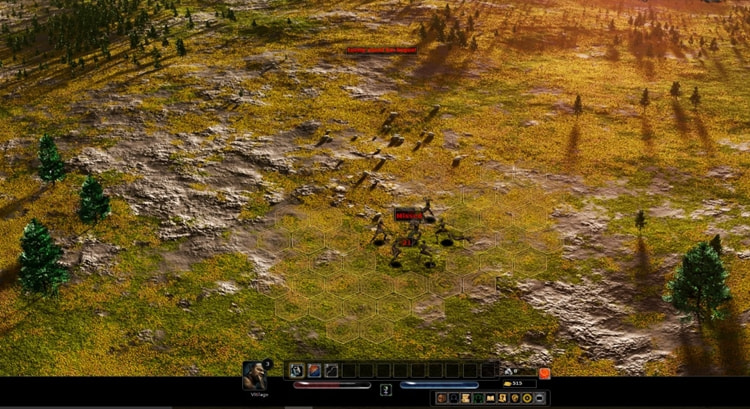Viewport: 750px width, 409px height.
Task: Click the small icon between the two bars
Action: [385, 389]
